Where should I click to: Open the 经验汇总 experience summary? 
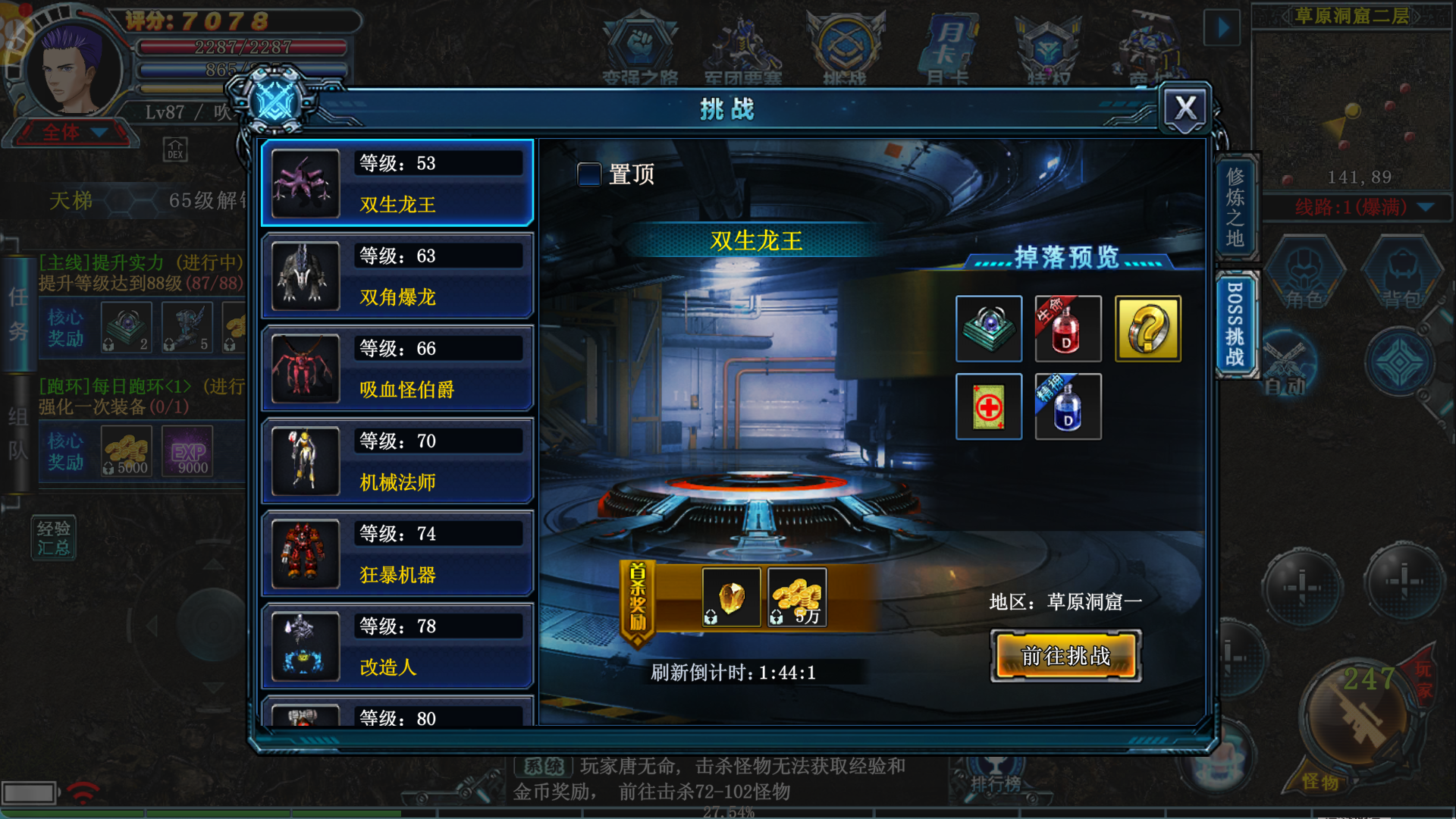coord(53,538)
